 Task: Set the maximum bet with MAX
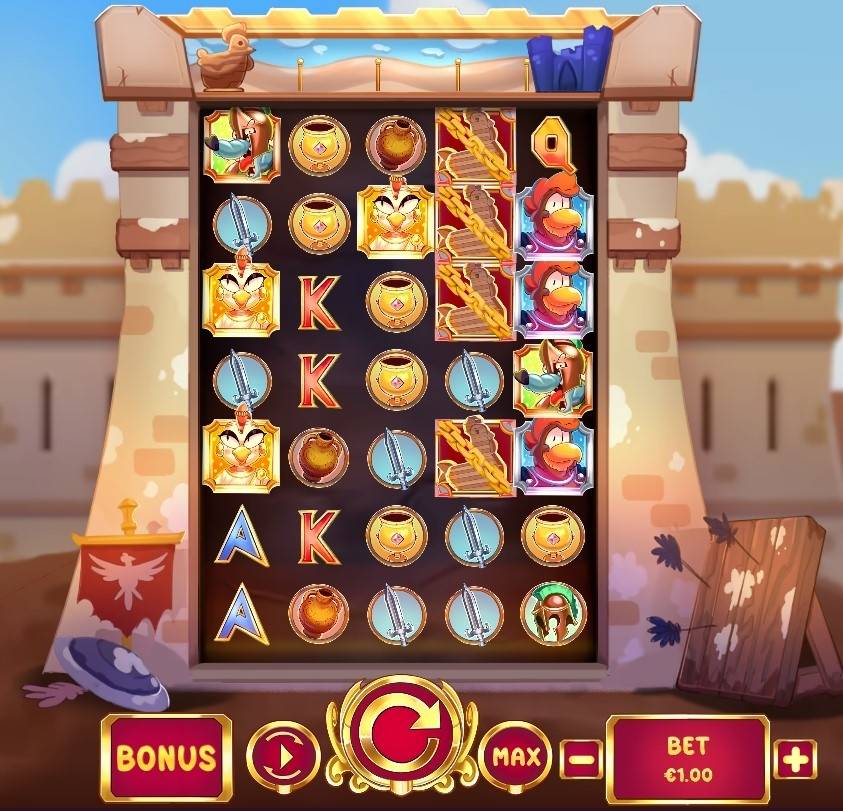click(x=517, y=758)
